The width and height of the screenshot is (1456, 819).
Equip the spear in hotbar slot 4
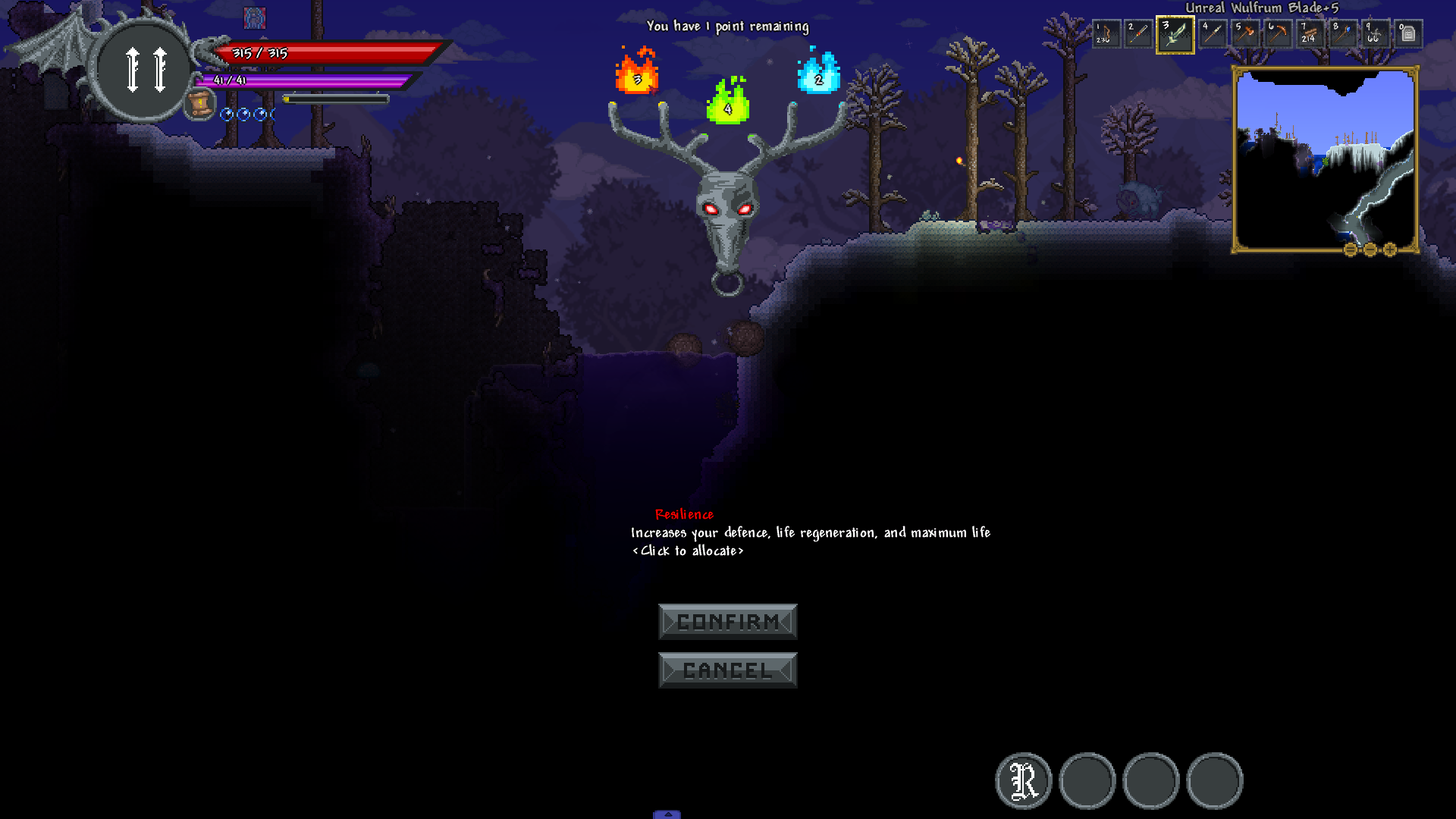[x=1212, y=34]
